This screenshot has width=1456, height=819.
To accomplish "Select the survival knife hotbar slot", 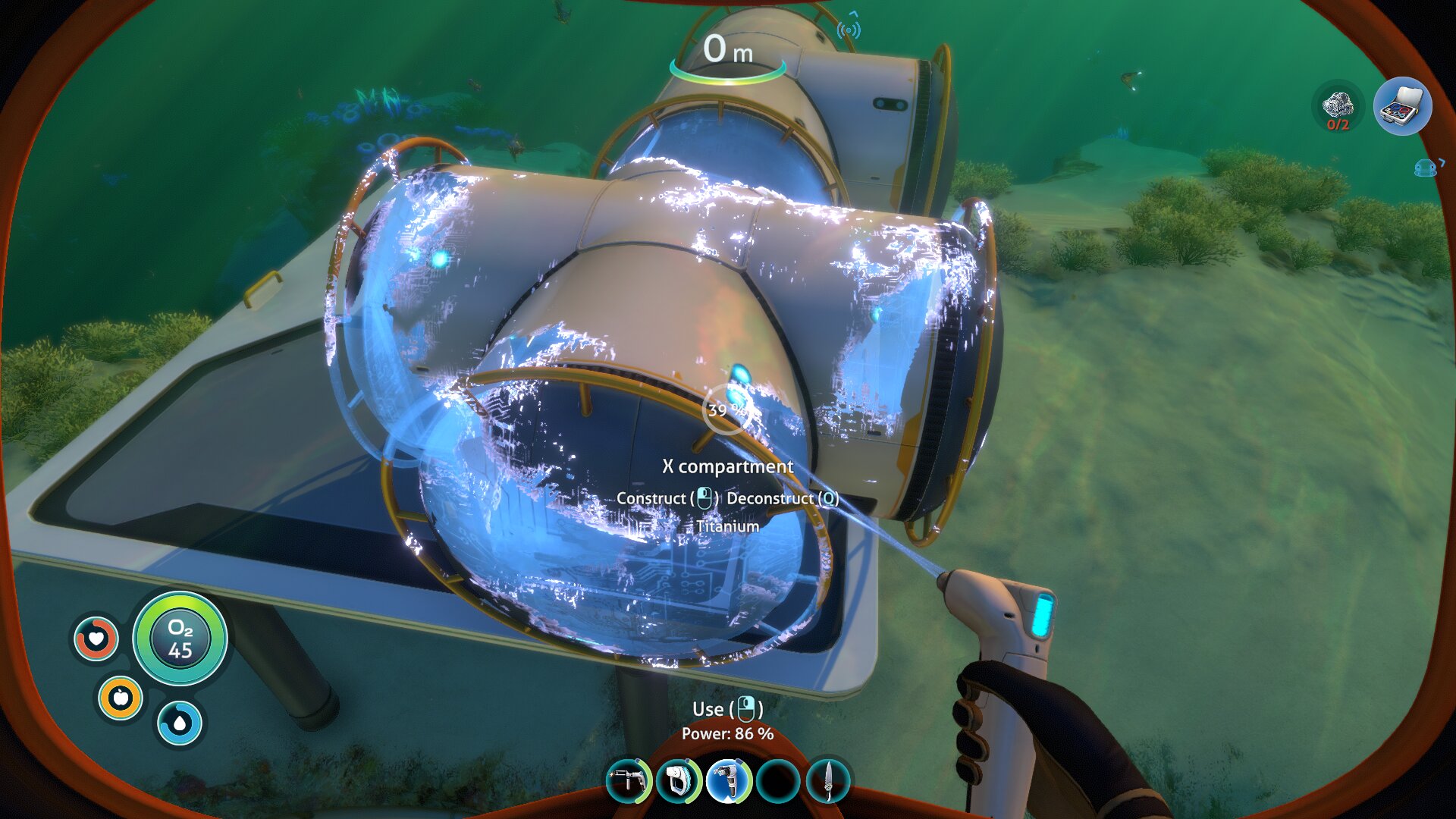I will [x=827, y=780].
